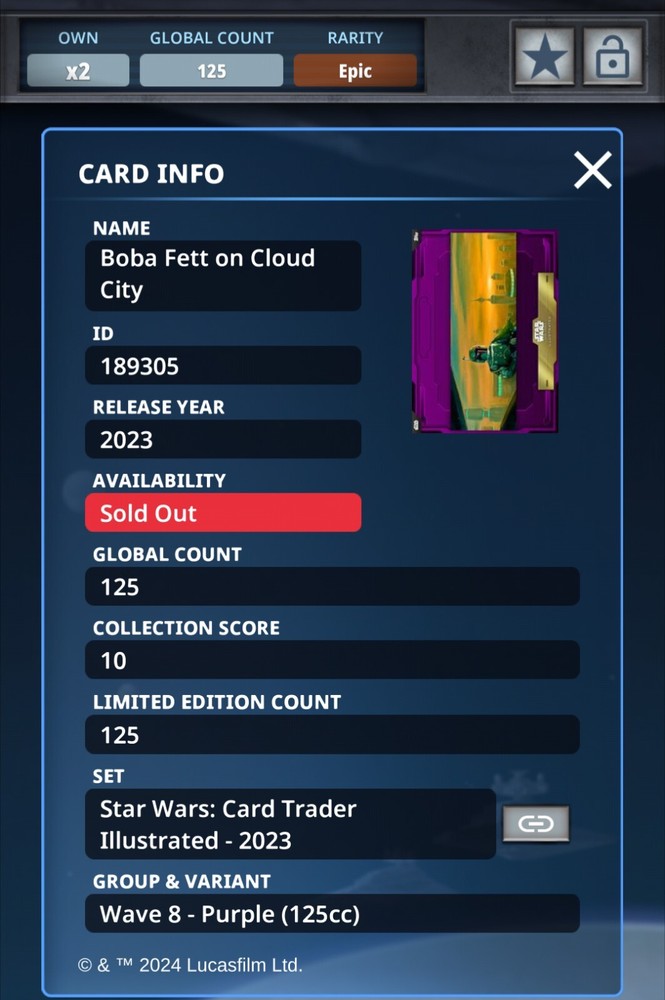View the Boba Fett card thumbnail

(x=485, y=331)
